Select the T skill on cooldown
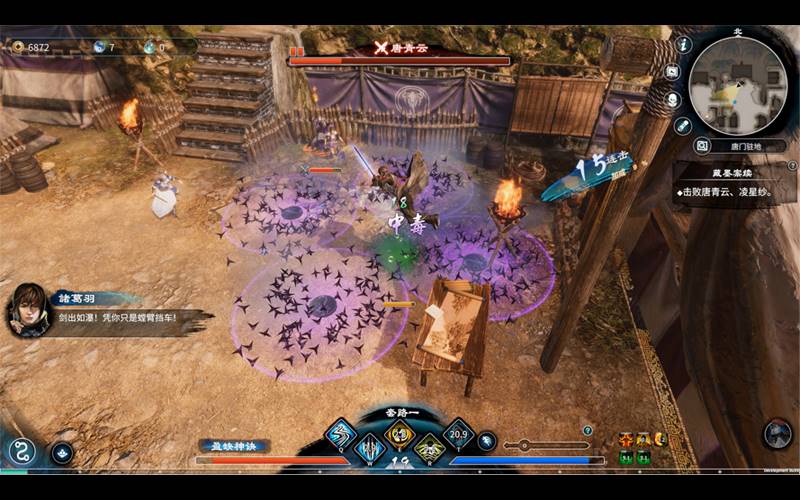 (459, 434)
